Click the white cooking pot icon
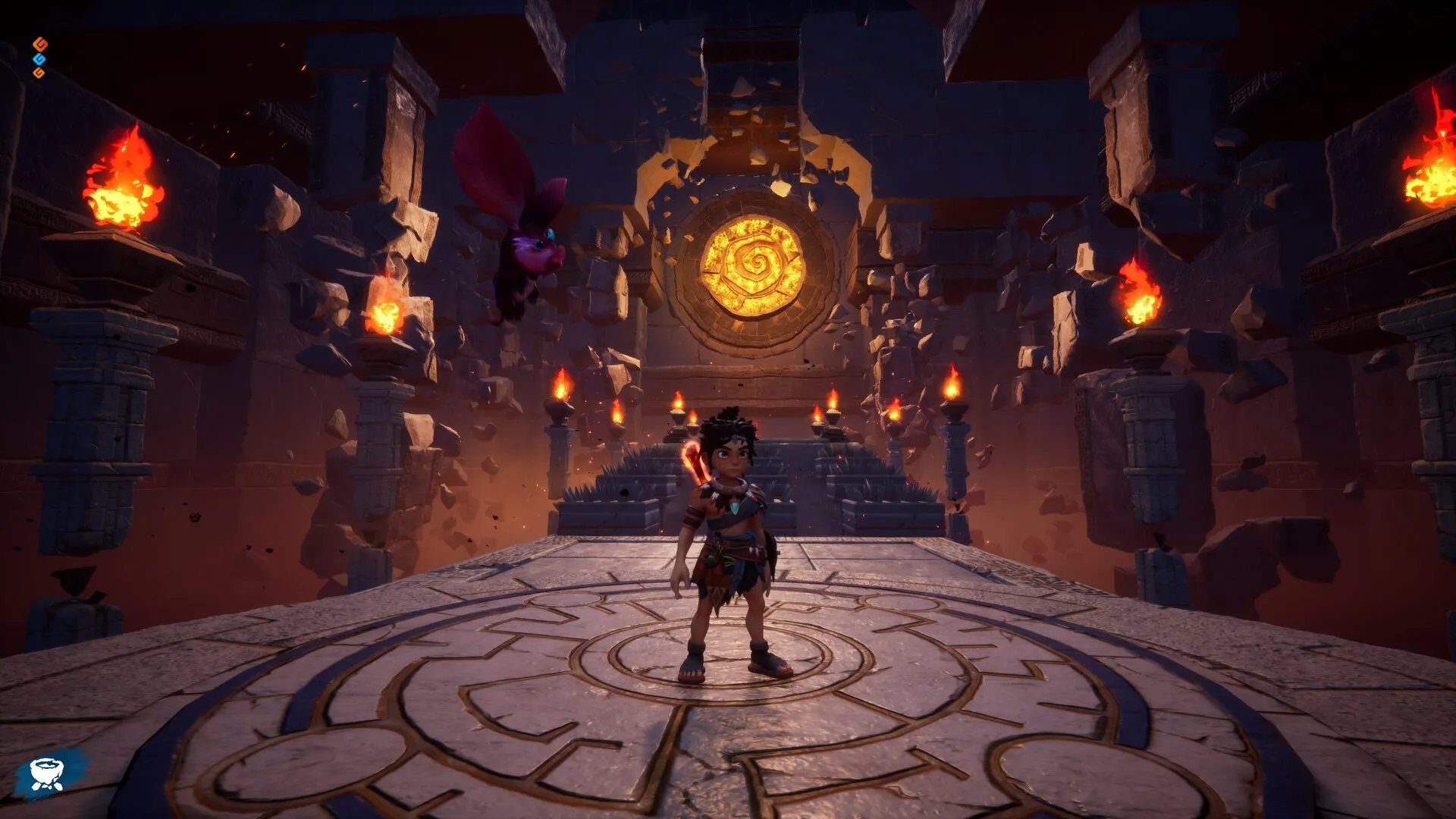The width and height of the screenshot is (1456, 819). (47, 773)
